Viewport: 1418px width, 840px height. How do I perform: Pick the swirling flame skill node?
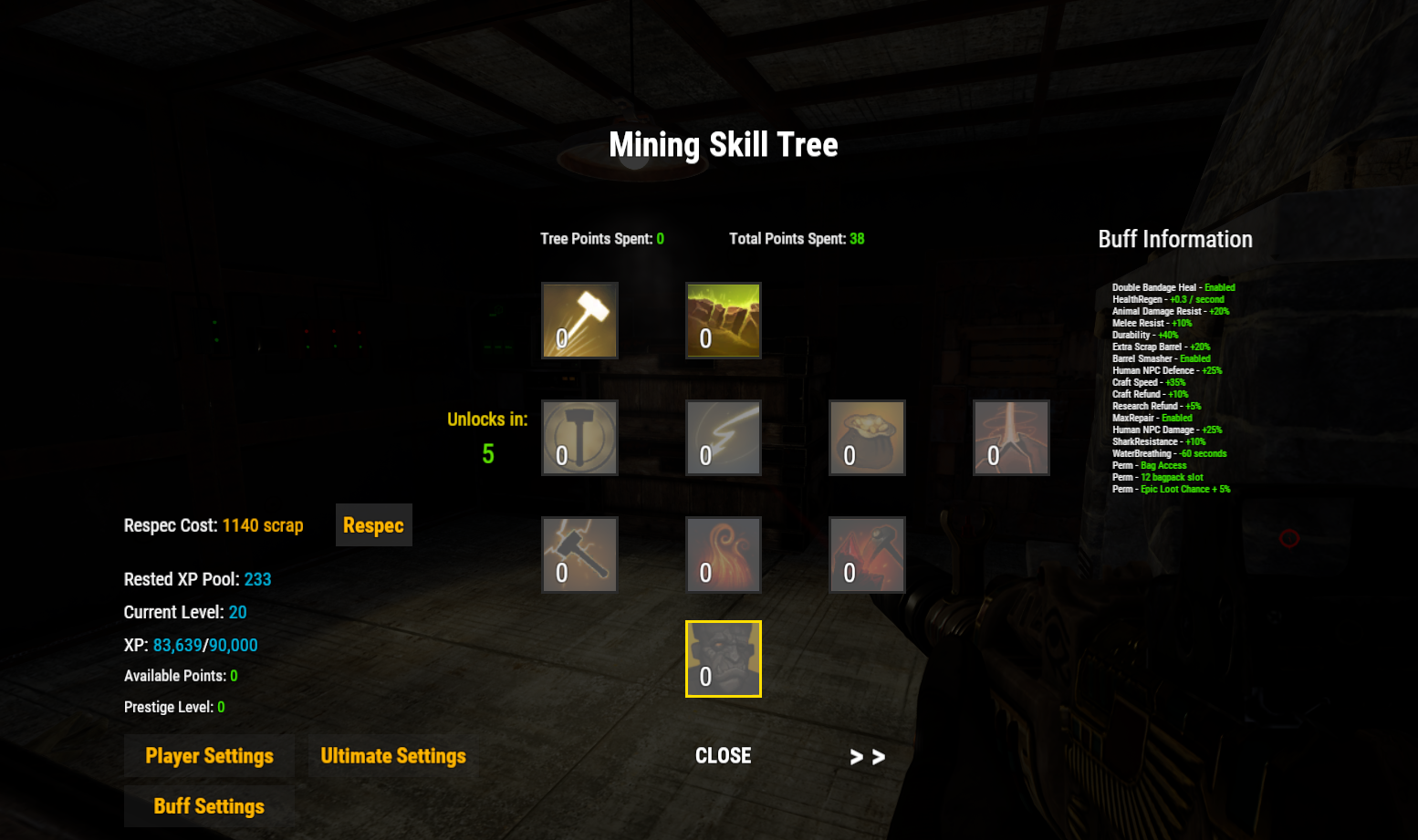(x=724, y=555)
